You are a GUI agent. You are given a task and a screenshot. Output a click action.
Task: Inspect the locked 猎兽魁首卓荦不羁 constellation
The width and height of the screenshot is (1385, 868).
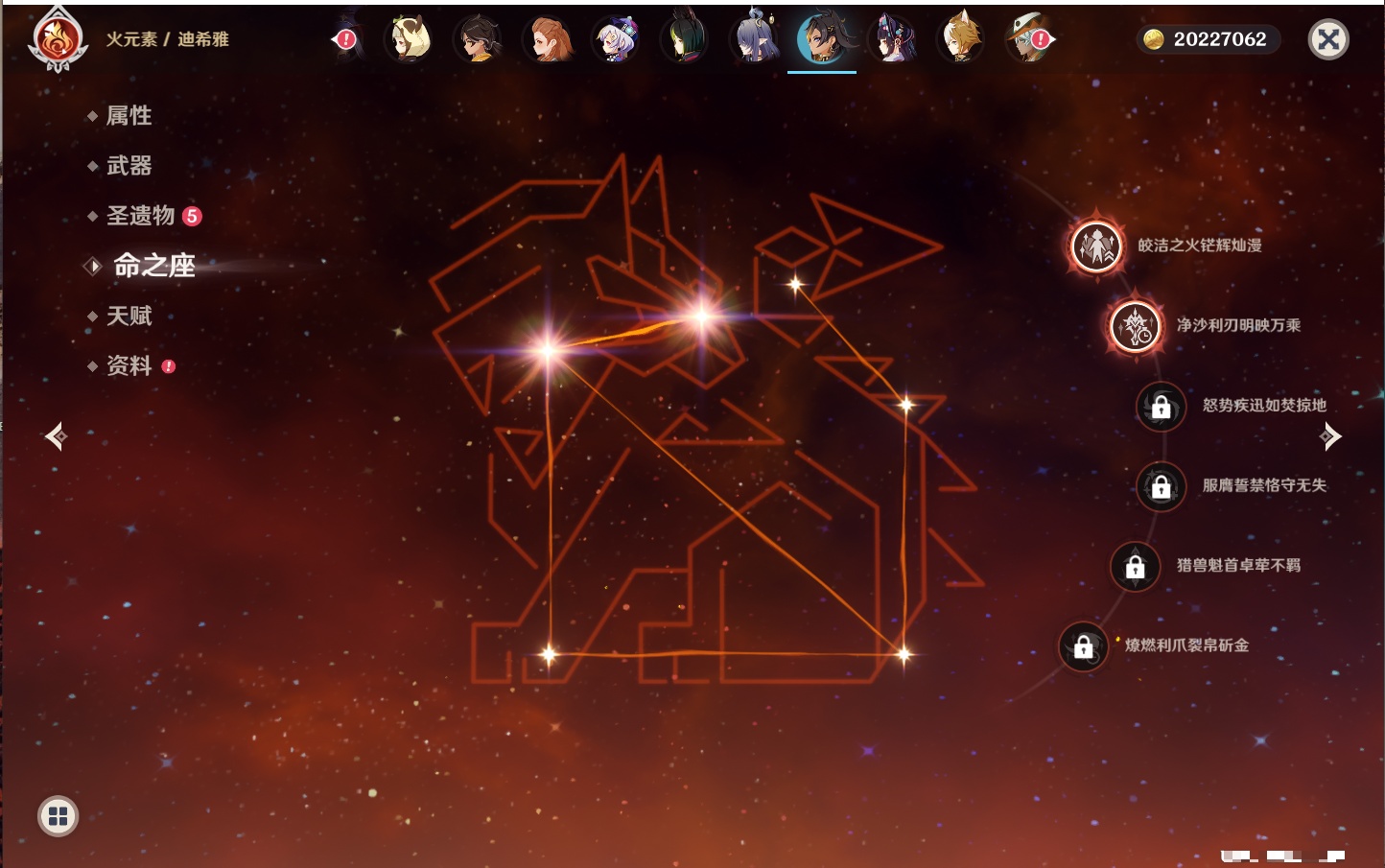(x=1135, y=567)
